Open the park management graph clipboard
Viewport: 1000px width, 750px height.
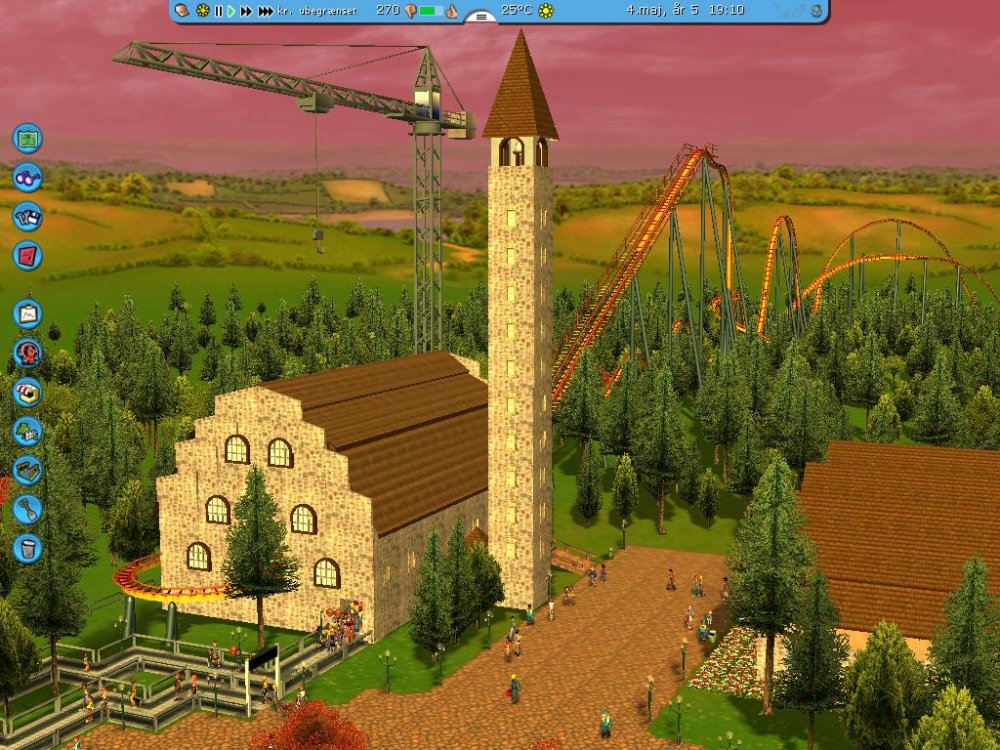(x=28, y=314)
